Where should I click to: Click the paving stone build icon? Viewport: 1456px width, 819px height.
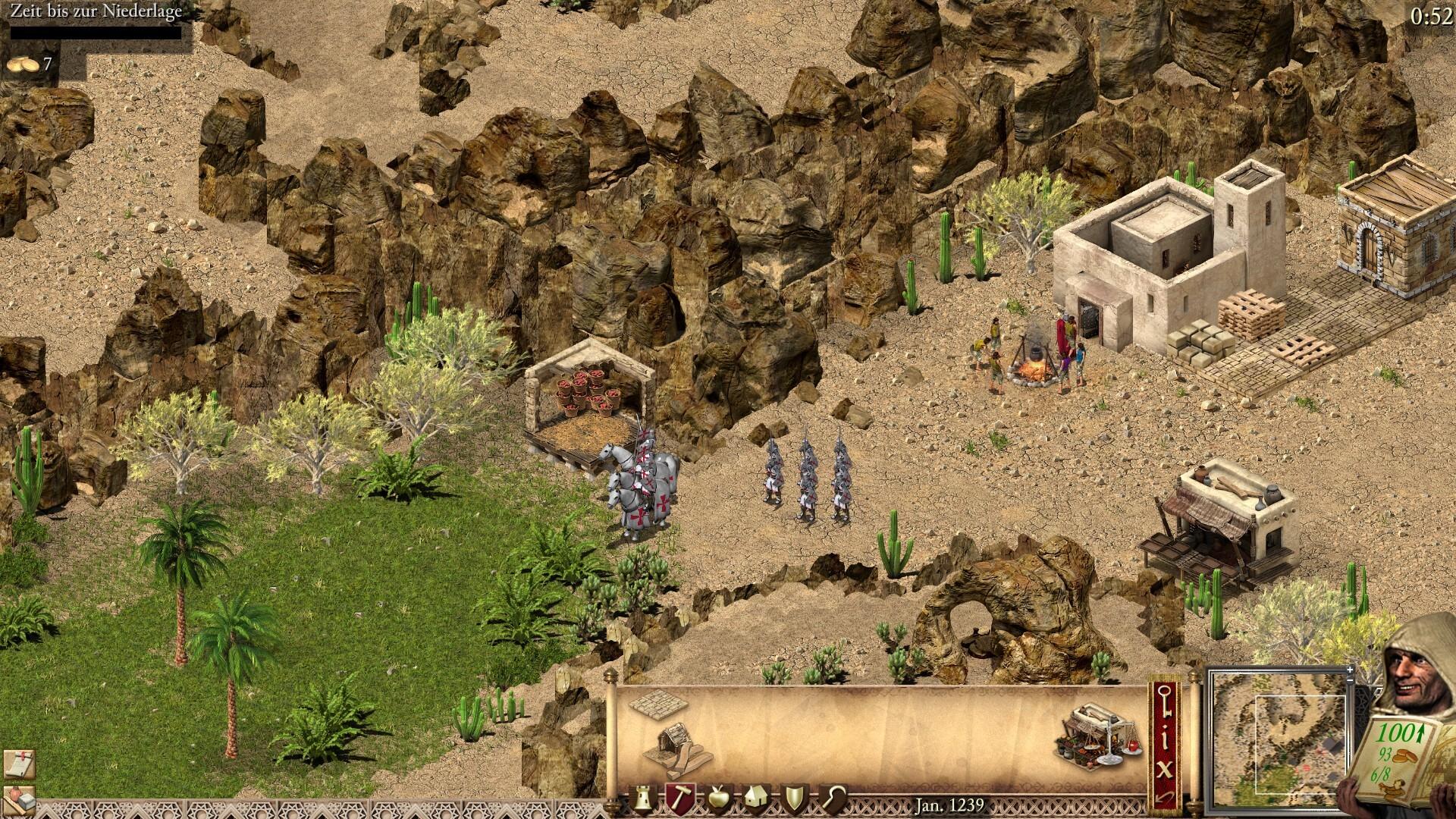(657, 706)
